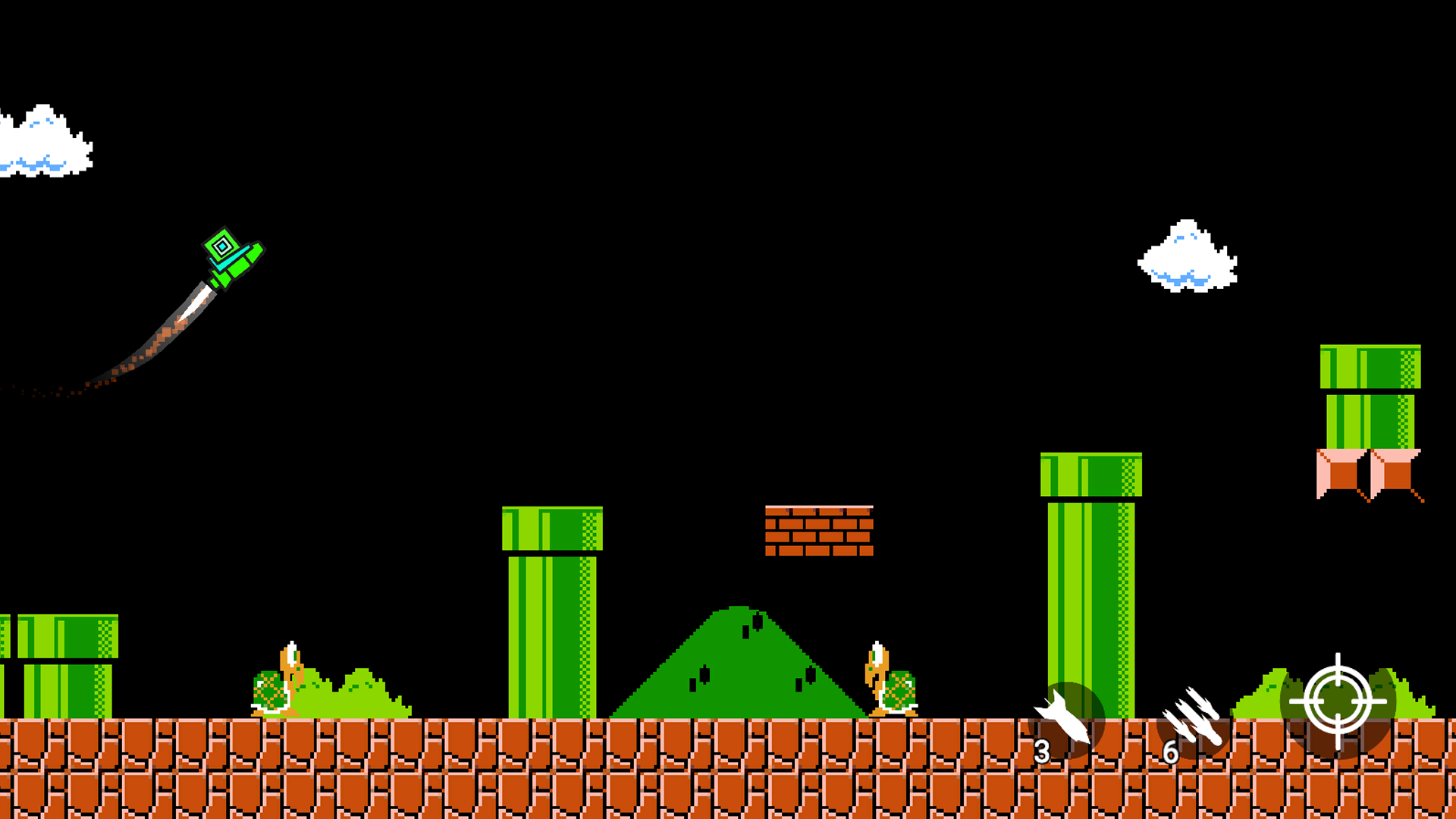Tap the cloud near the top right
The height and width of the screenshot is (819, 1456).
coord(1187,258)
